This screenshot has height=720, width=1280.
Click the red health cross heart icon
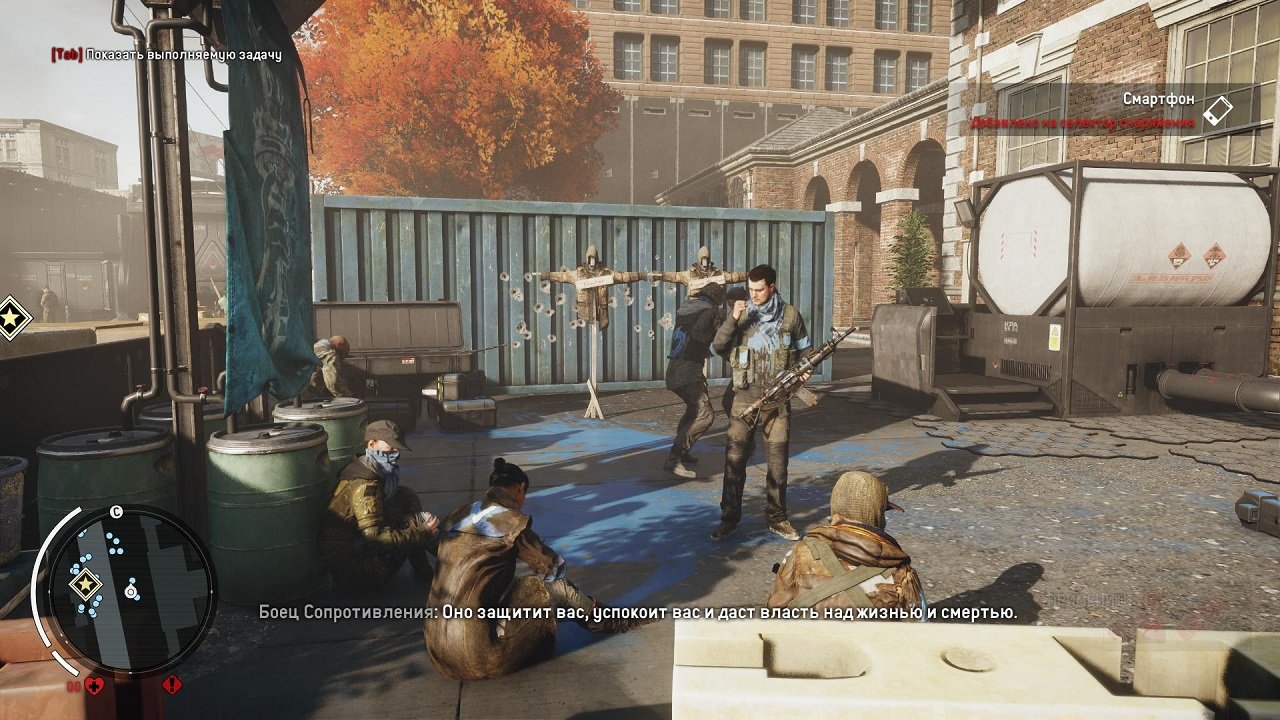[94, 686]
